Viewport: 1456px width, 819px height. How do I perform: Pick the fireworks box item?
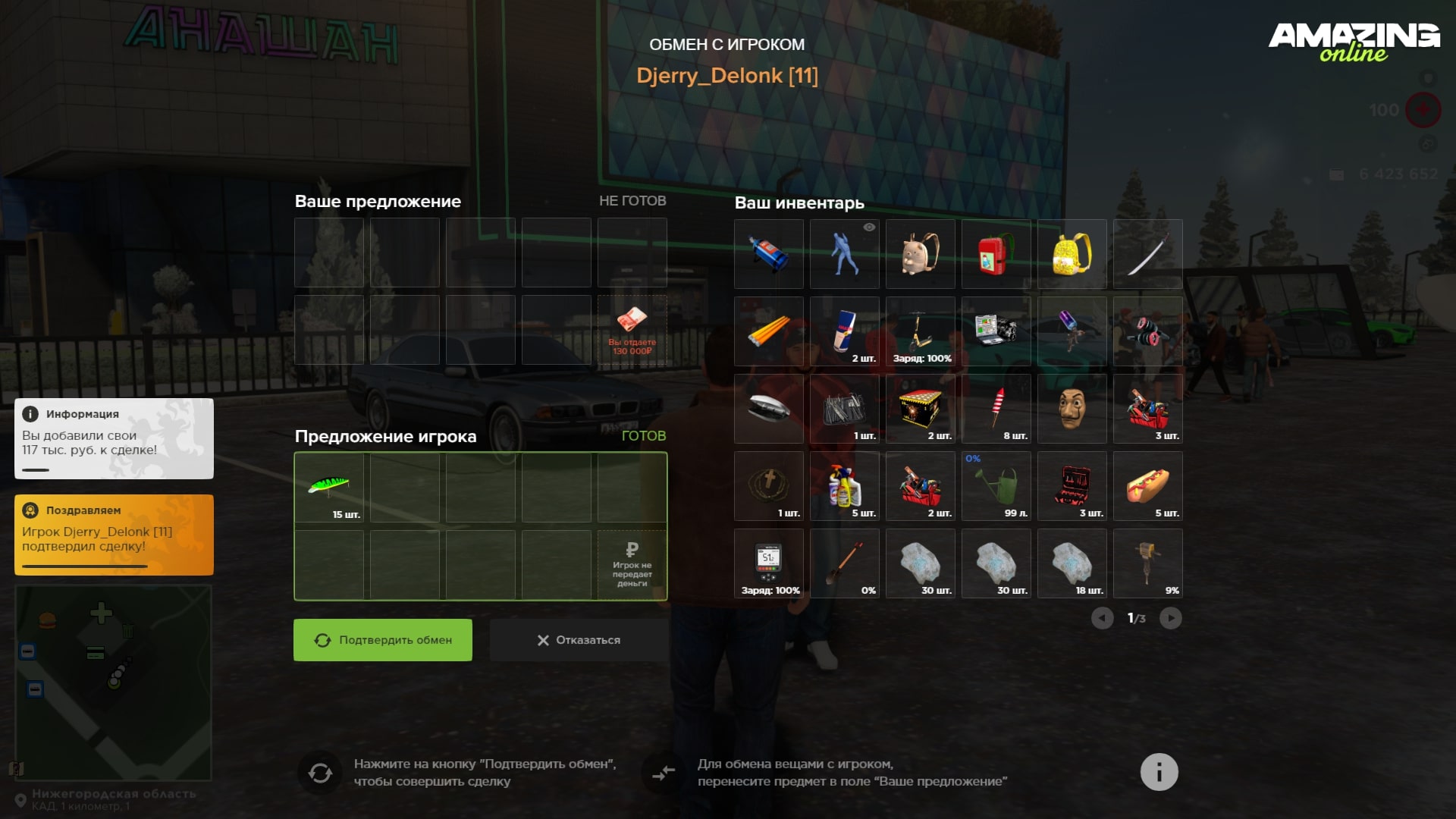point(920,409)
